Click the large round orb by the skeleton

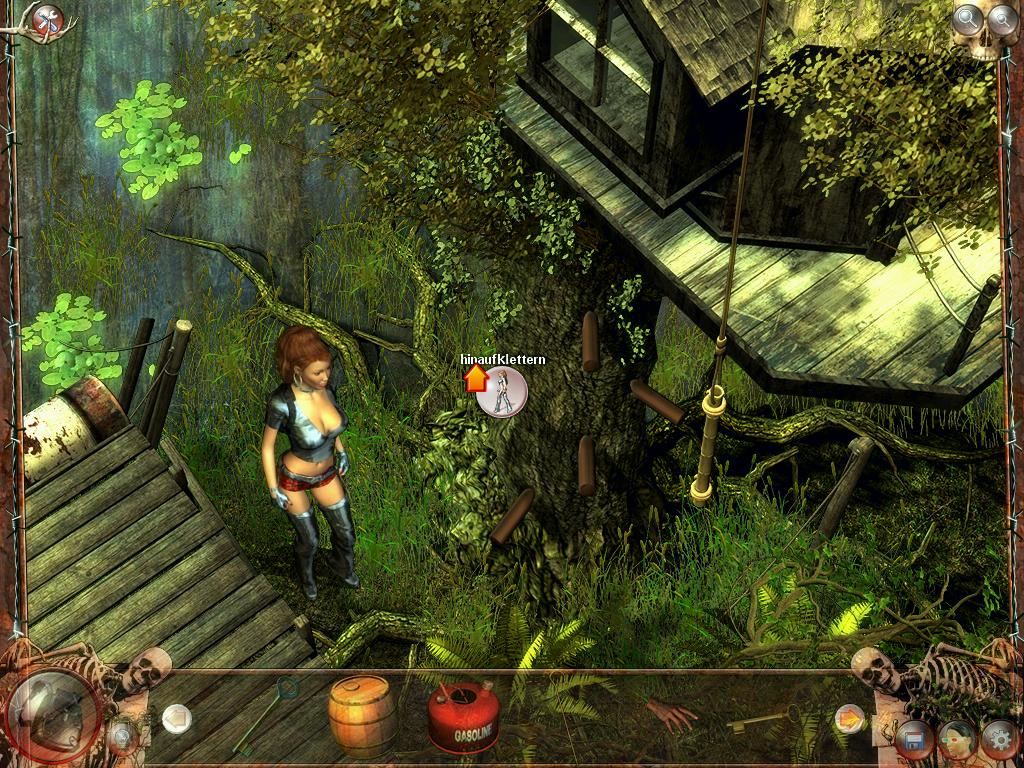(x=50, y=716)
